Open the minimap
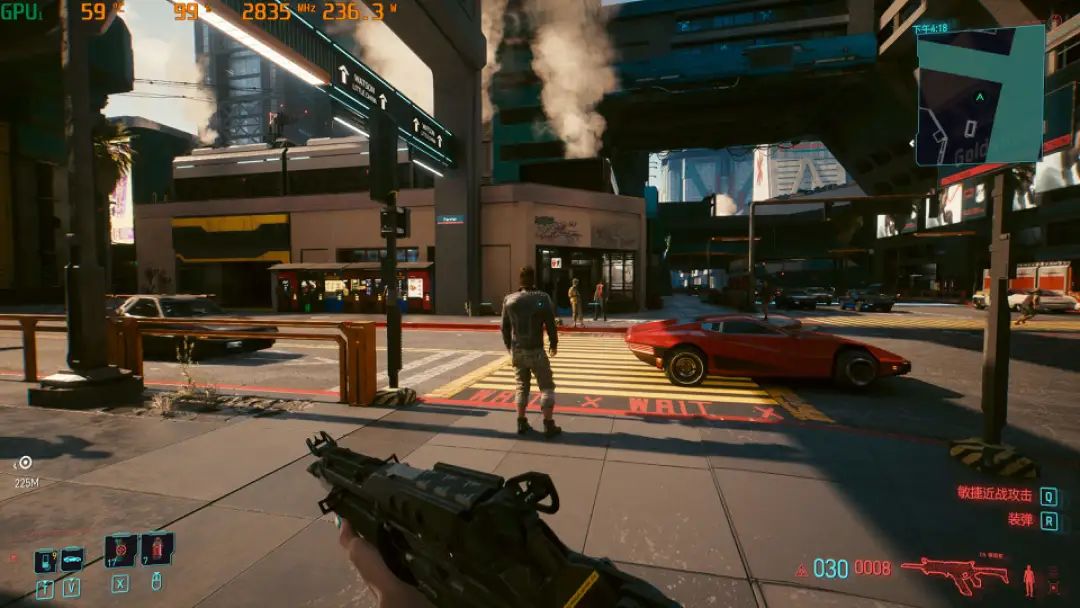The height and width of the screenshot is (608, 1080). 980,95
